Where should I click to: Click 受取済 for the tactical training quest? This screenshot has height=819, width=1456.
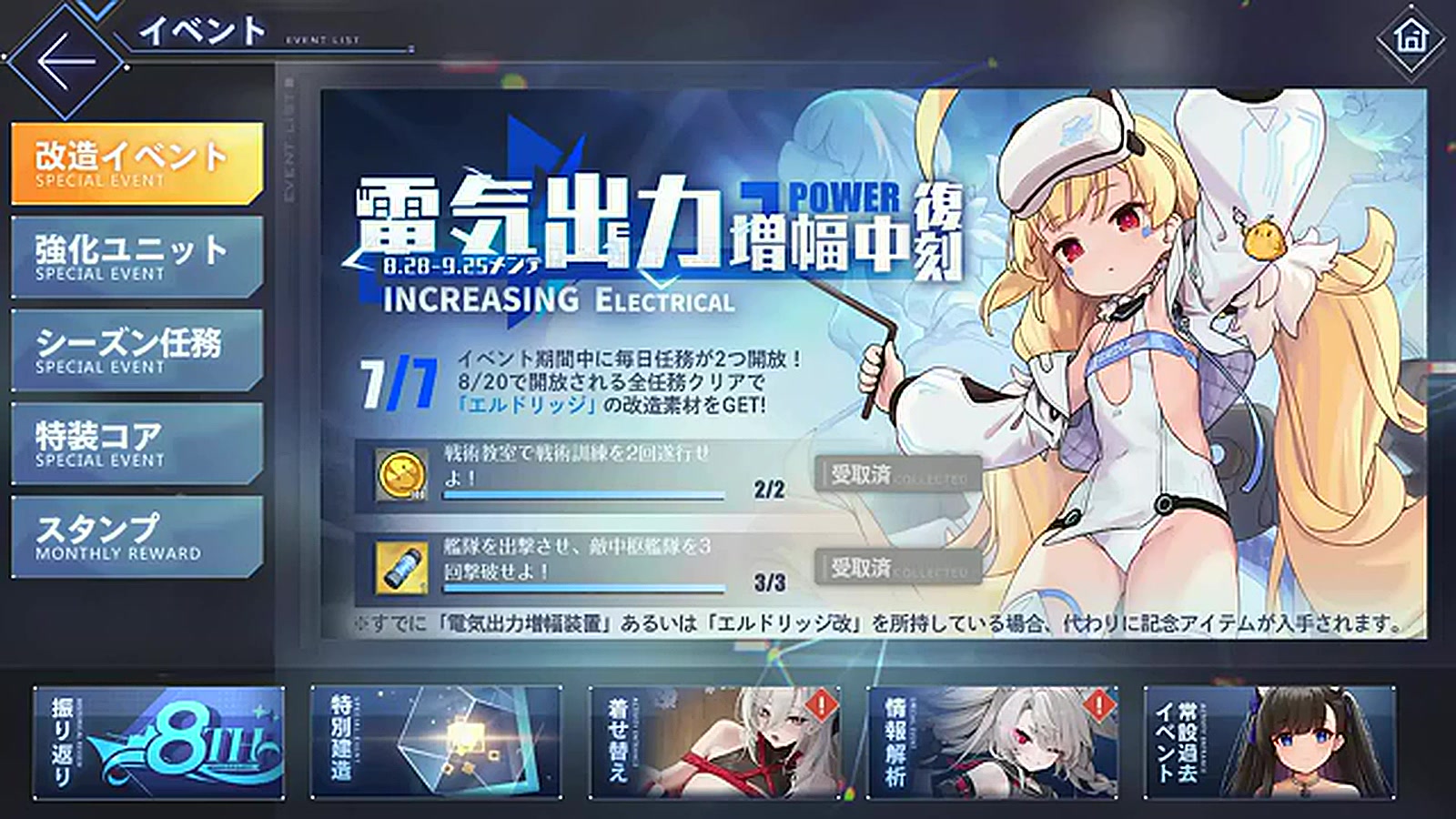tap(899, 472)
